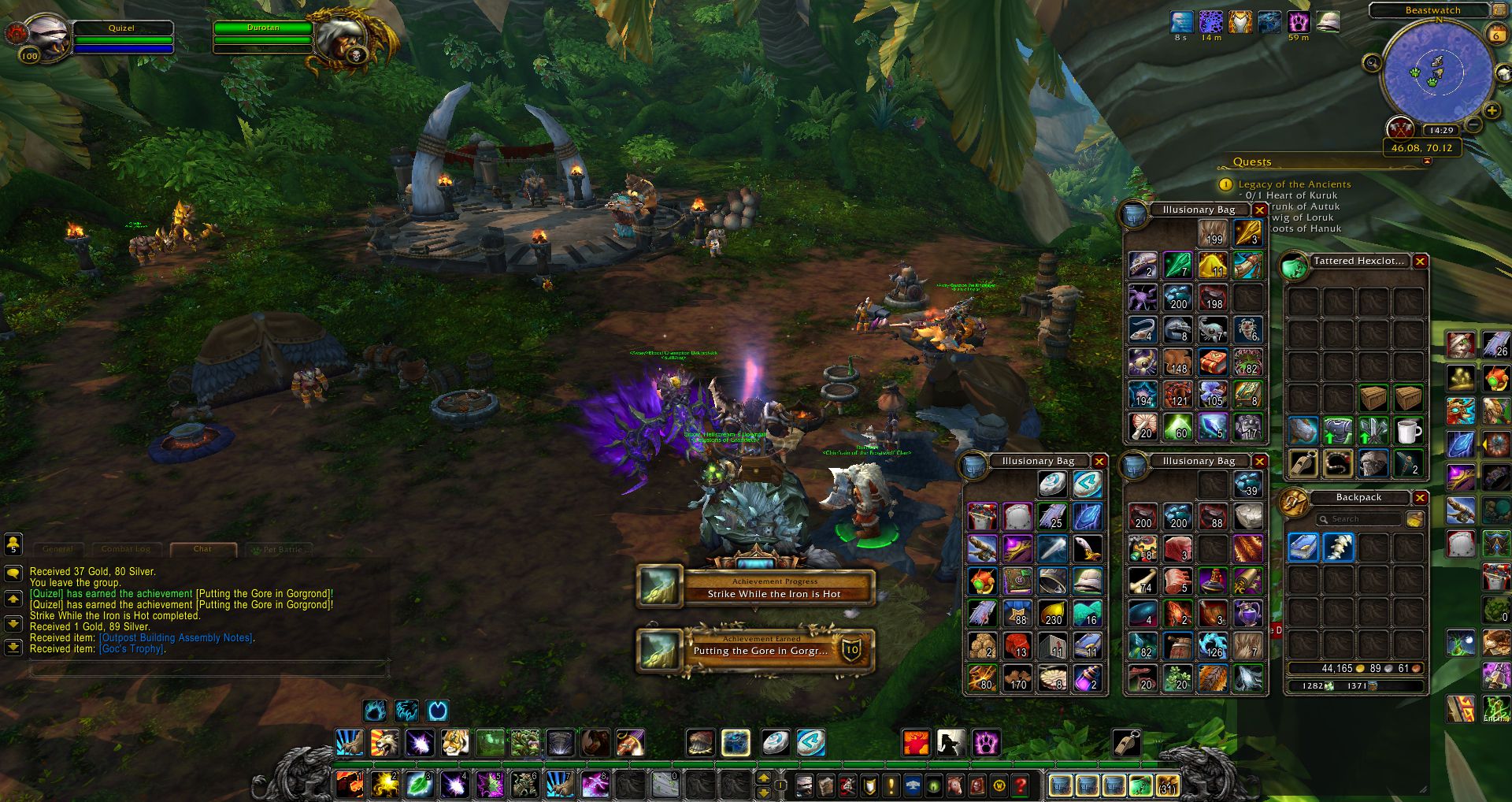Open the Combat Log tab
Viewport: 1512px width, 802px height.
[x=126, y=549]
